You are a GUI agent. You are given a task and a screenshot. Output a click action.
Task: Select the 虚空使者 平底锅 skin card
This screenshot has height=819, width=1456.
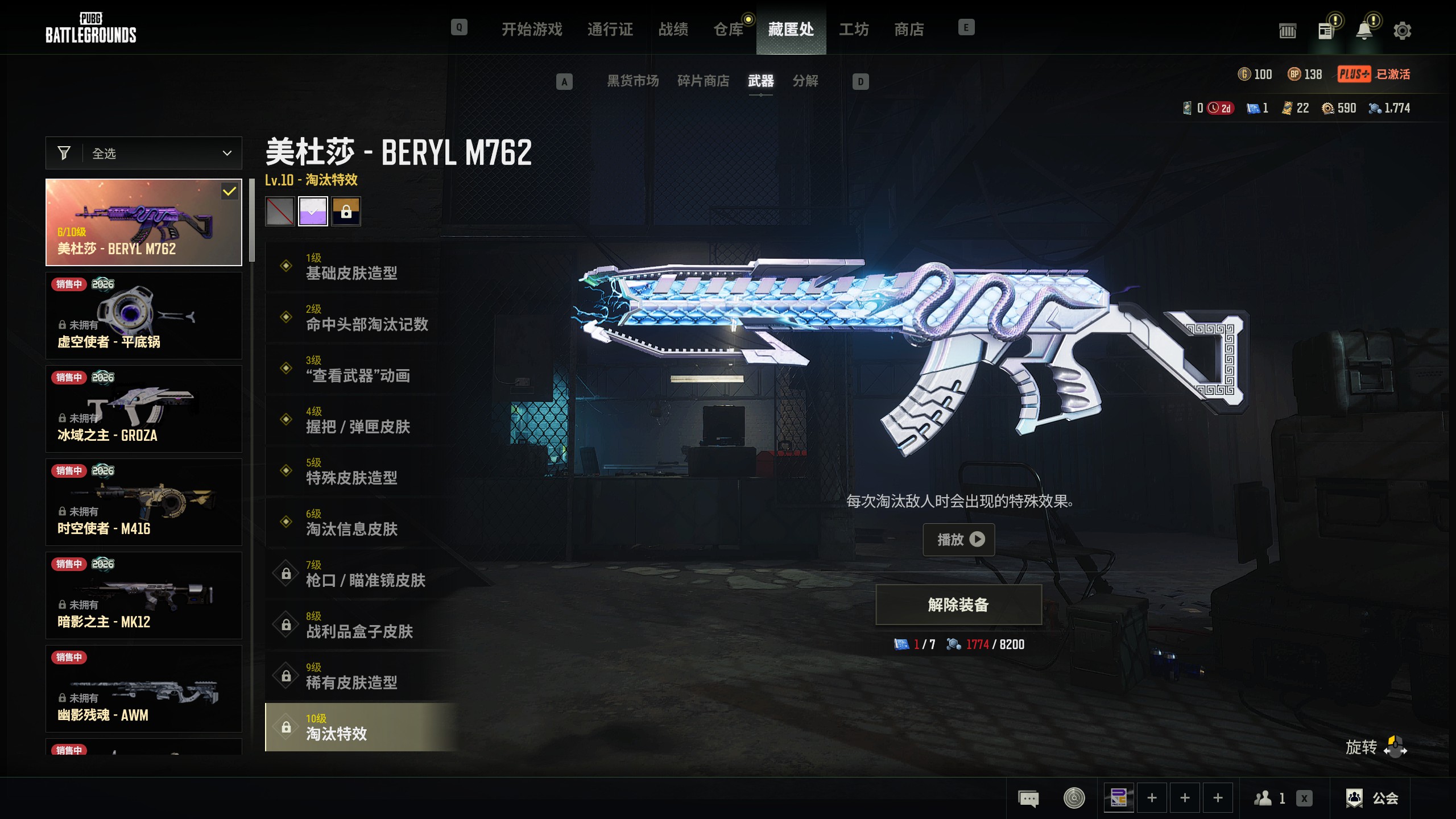point(144,316)
